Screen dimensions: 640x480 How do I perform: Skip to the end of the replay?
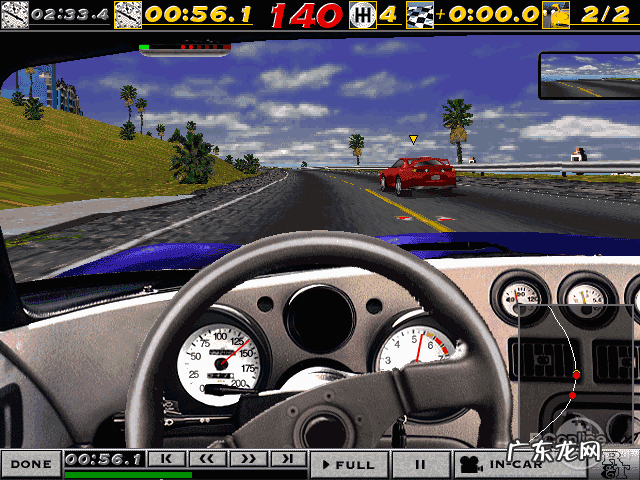[287, 459]
